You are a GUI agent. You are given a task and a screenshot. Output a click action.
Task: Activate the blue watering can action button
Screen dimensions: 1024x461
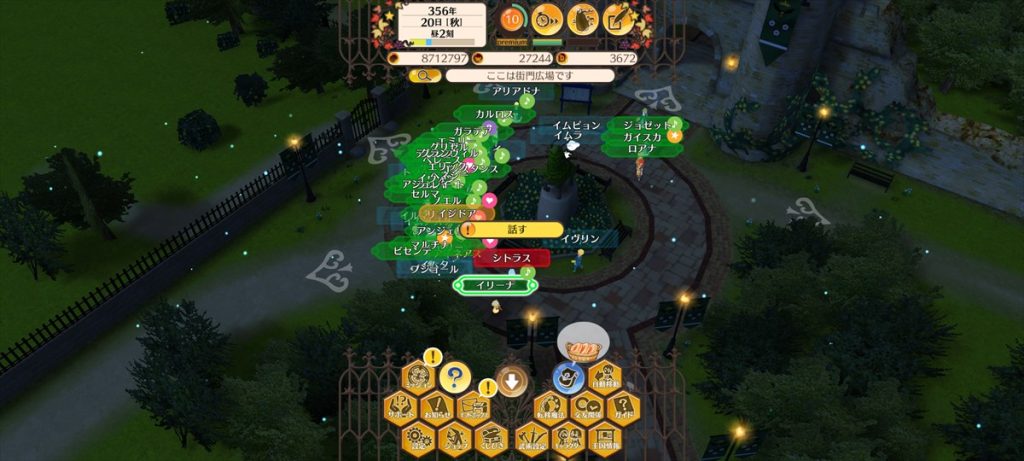[568, 378]
